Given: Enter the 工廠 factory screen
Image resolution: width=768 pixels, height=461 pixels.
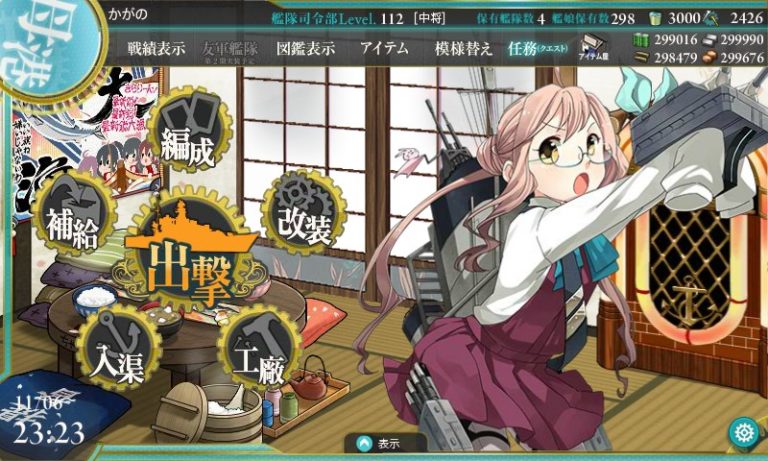Looking at the screenshot, I should 255,347.
